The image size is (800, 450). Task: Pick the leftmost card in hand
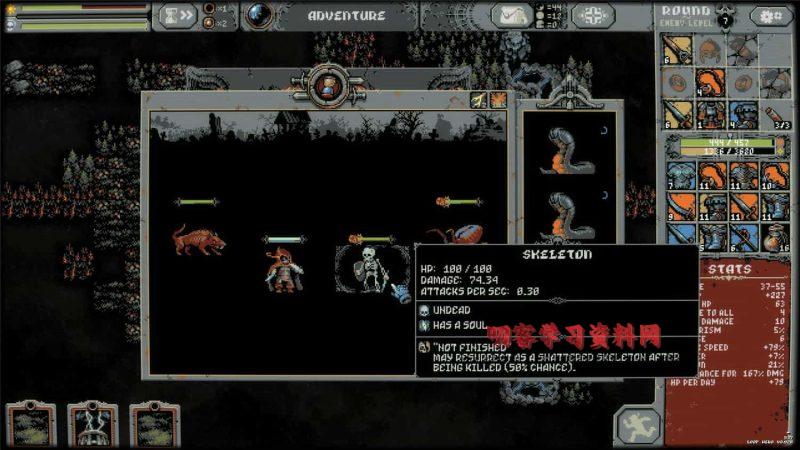click(x=30, y=426)
